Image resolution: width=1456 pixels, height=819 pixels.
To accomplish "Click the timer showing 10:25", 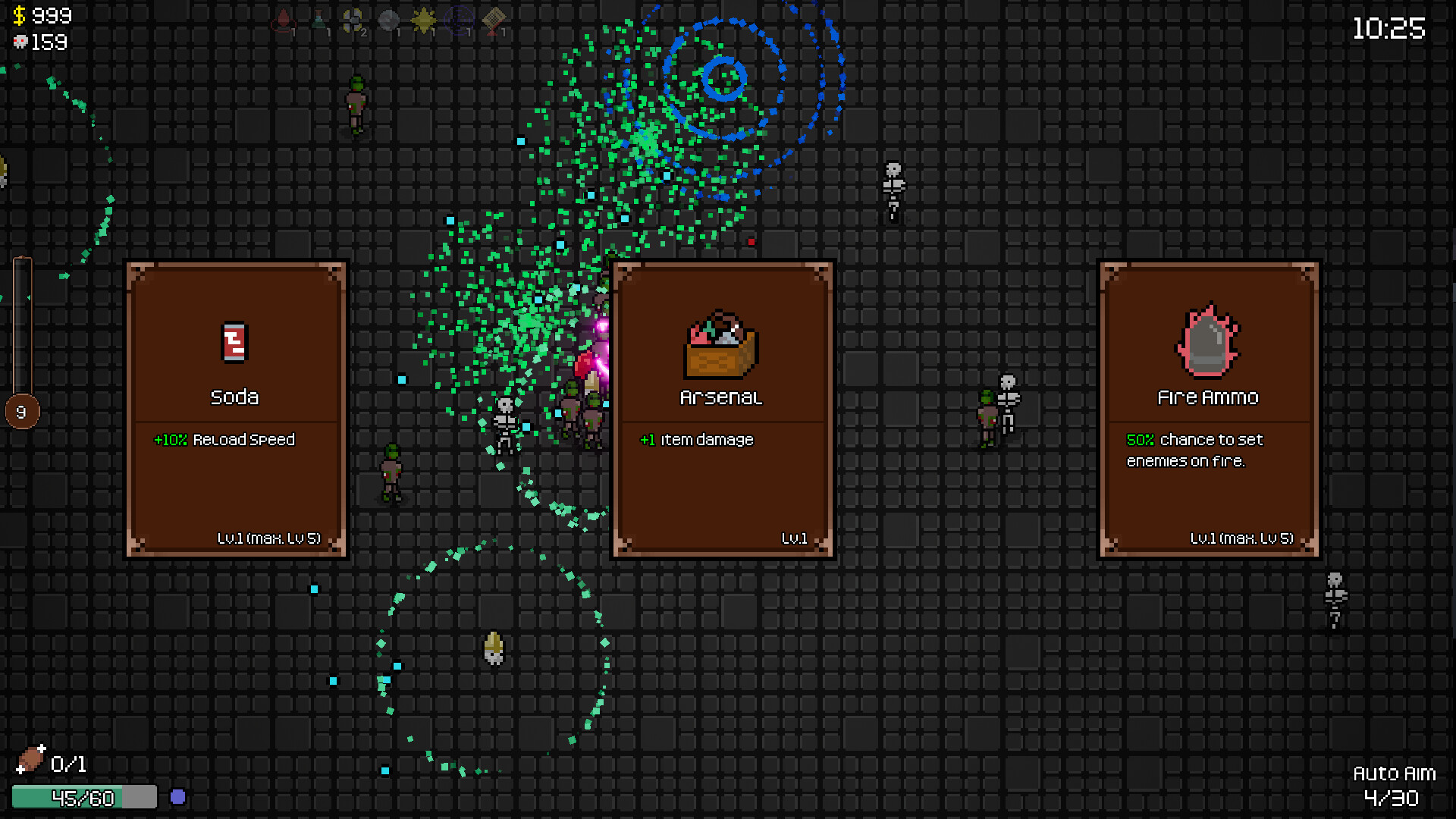I will pos(1388,30).
